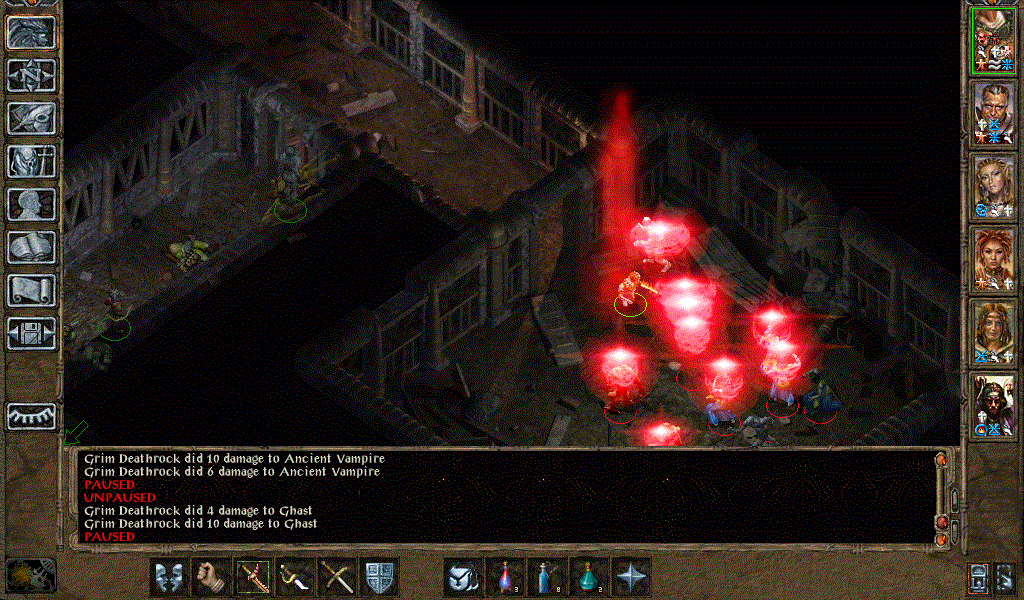This screenshot has height=600, width=1024.
Task: Use the blue bottle quick item
Action: coord(547,576)
